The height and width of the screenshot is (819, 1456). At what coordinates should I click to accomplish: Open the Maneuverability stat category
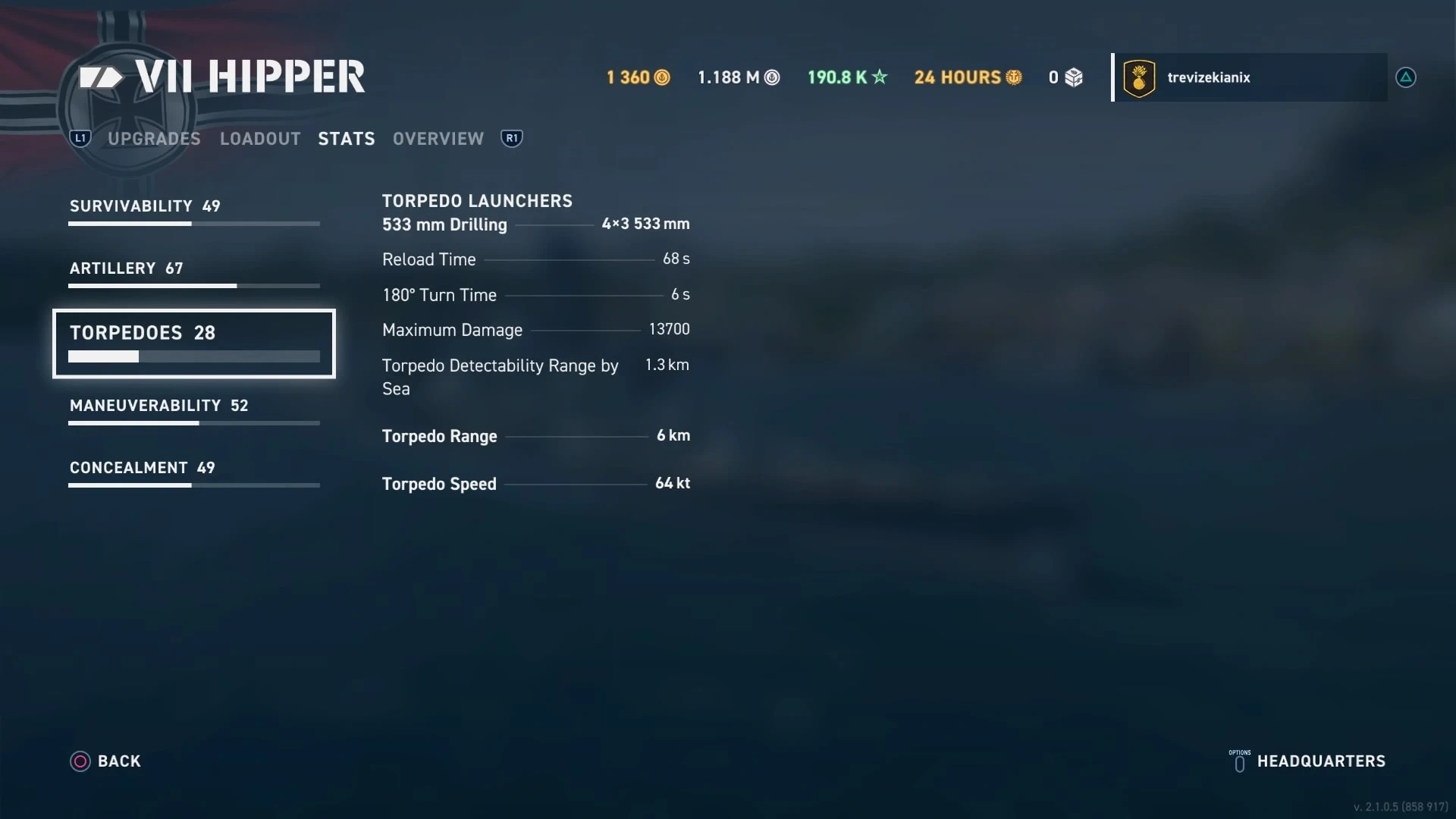pyautogui.click(x=193, y=411)
